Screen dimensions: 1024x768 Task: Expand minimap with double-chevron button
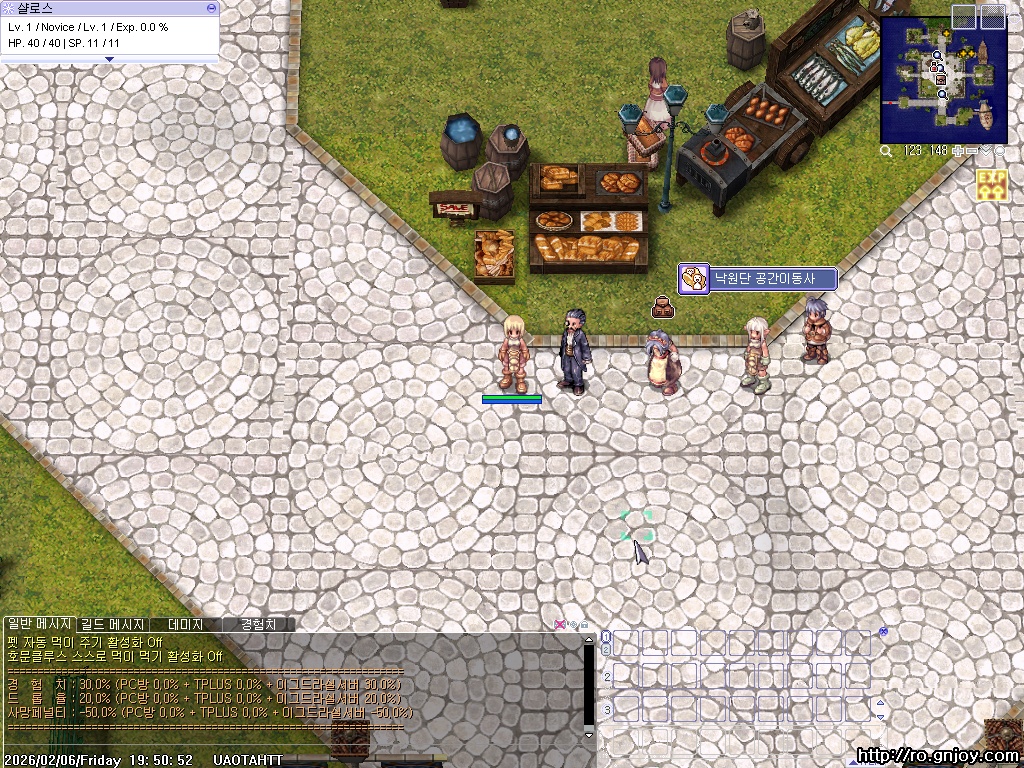coord(987,151)
